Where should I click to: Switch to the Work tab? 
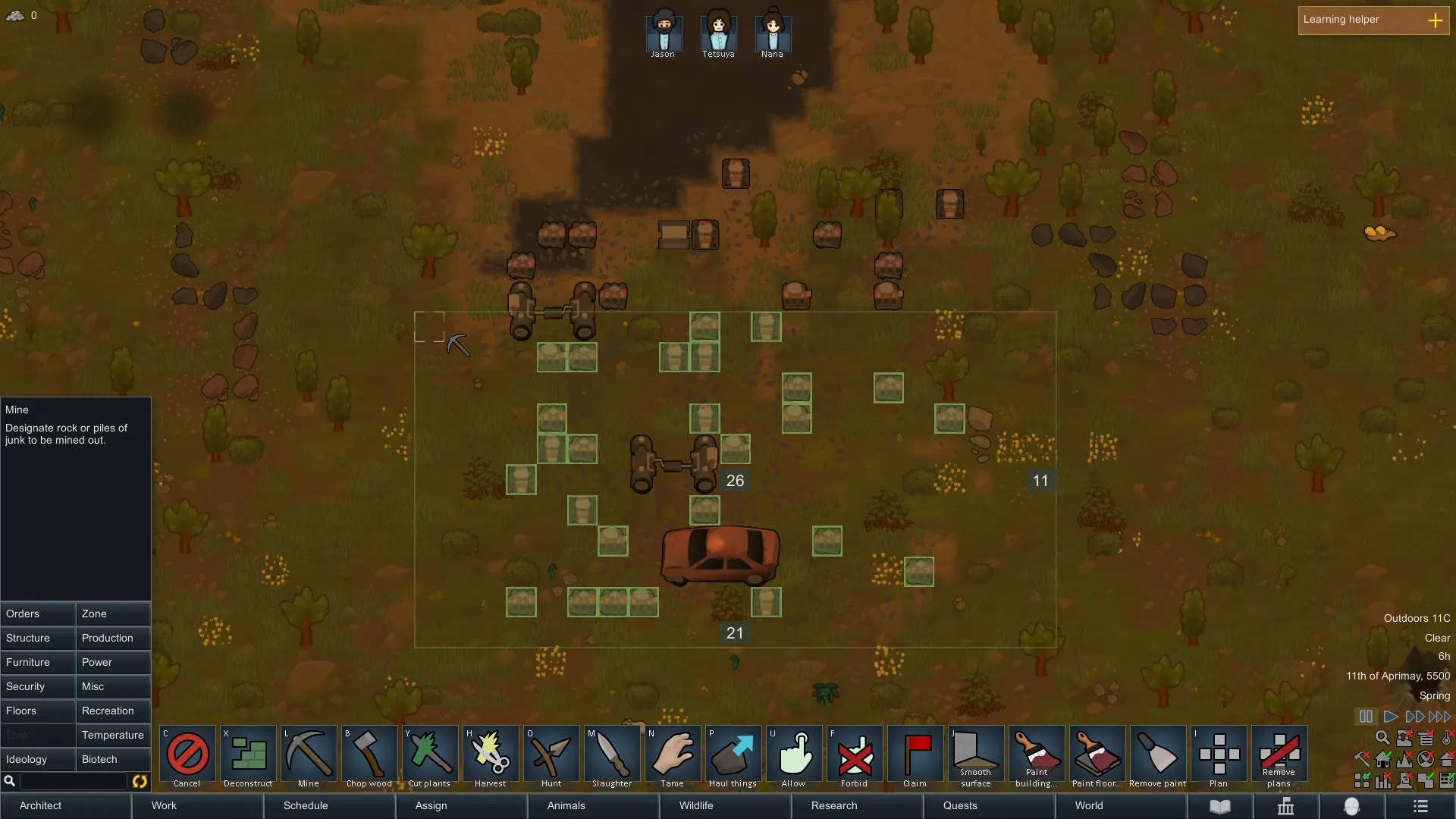[x=164, y=805]
